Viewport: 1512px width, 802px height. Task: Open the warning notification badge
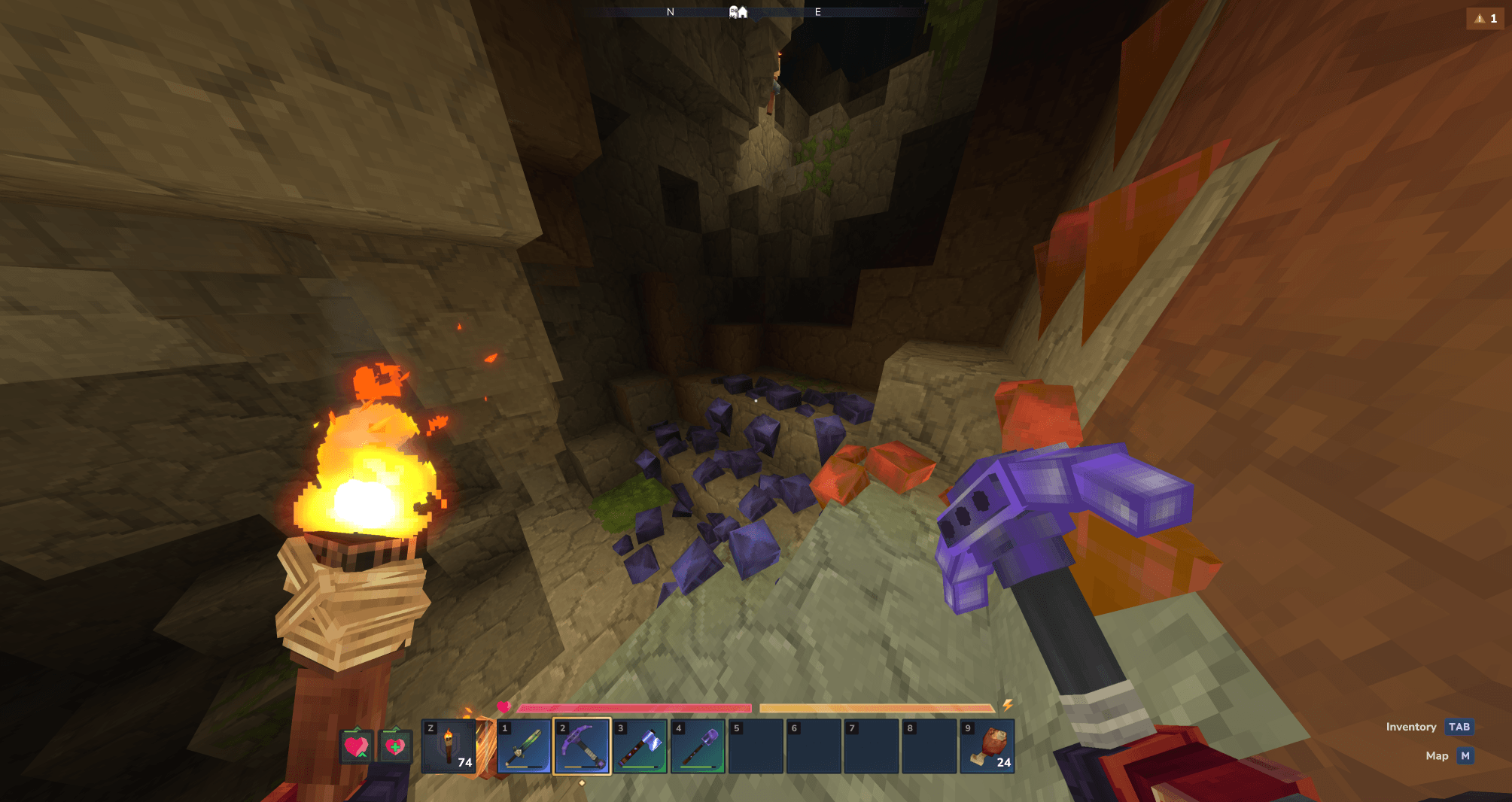[x=1485, y=19]
